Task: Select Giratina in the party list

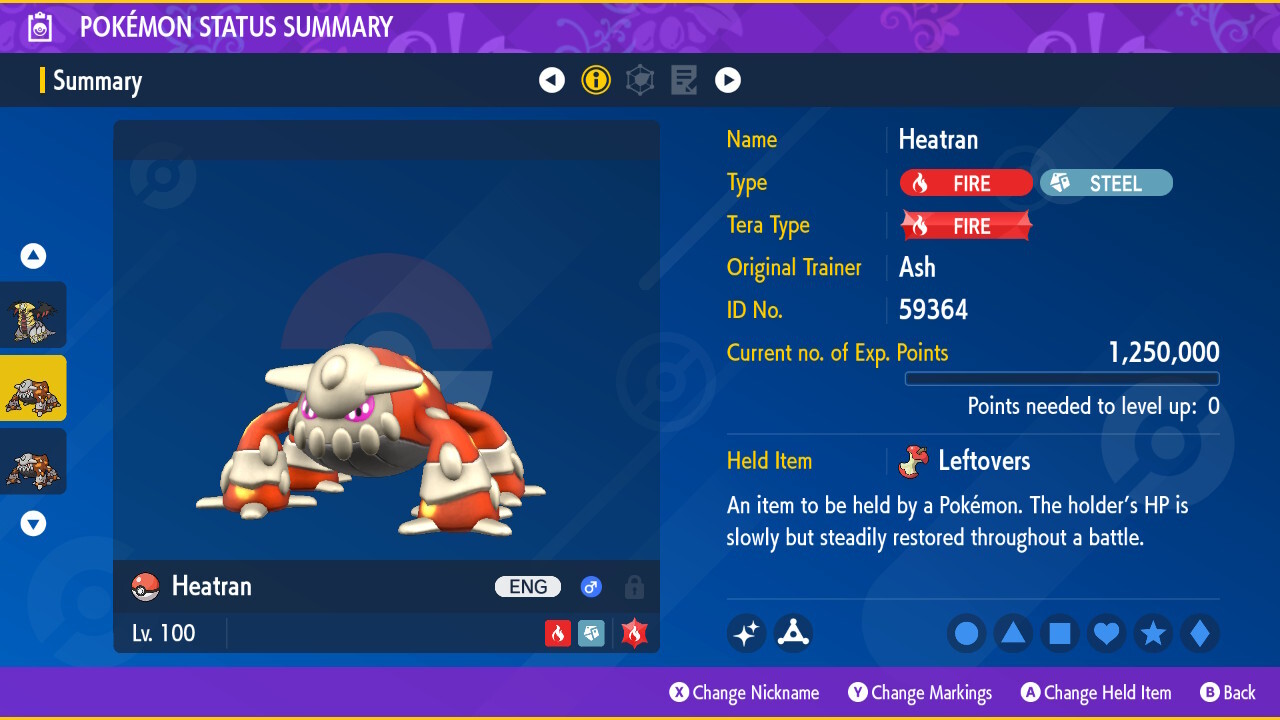Action: pyautogui.click(x=33, y=315)
